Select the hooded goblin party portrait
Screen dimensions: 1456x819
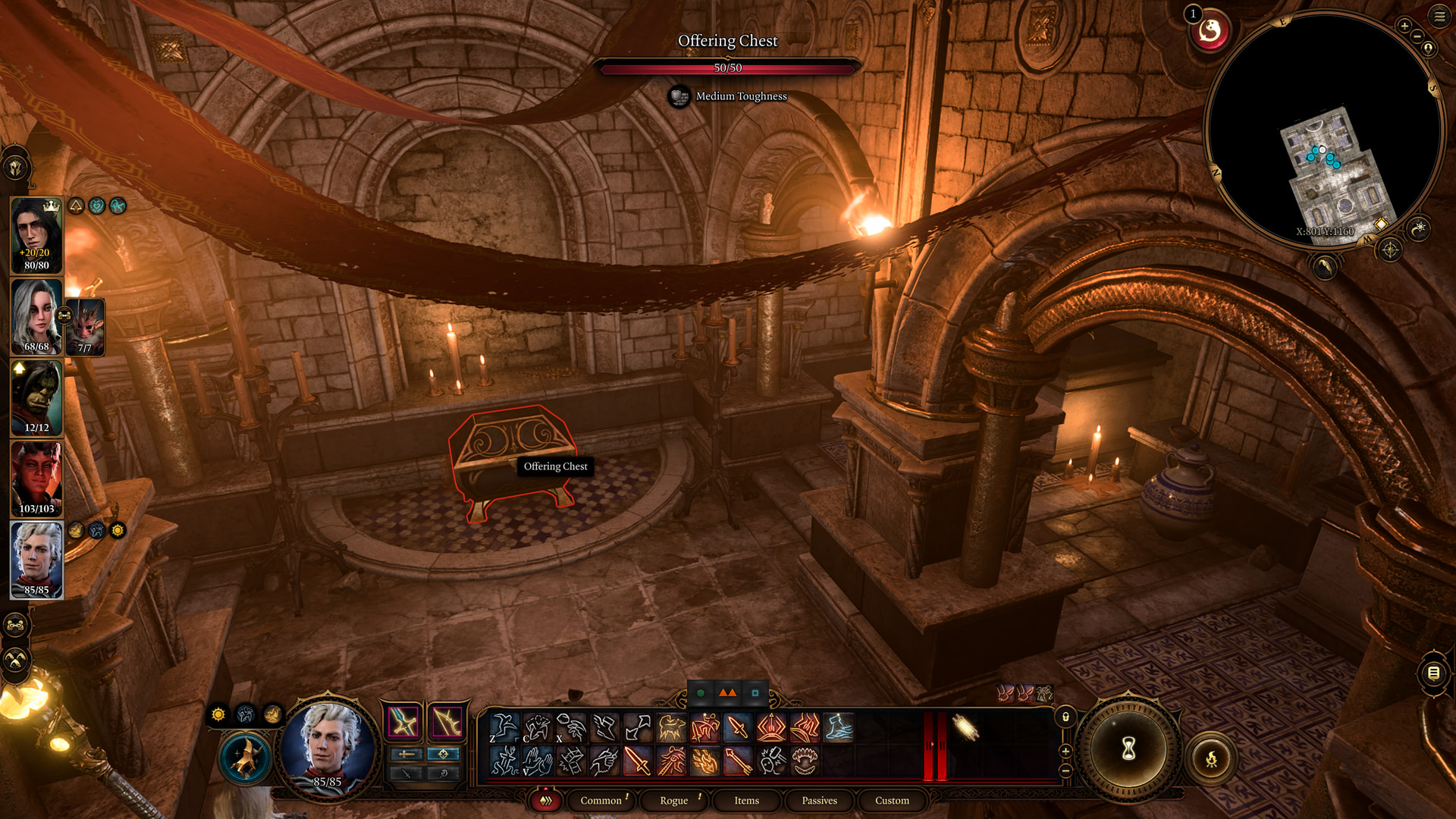point(36,397)
